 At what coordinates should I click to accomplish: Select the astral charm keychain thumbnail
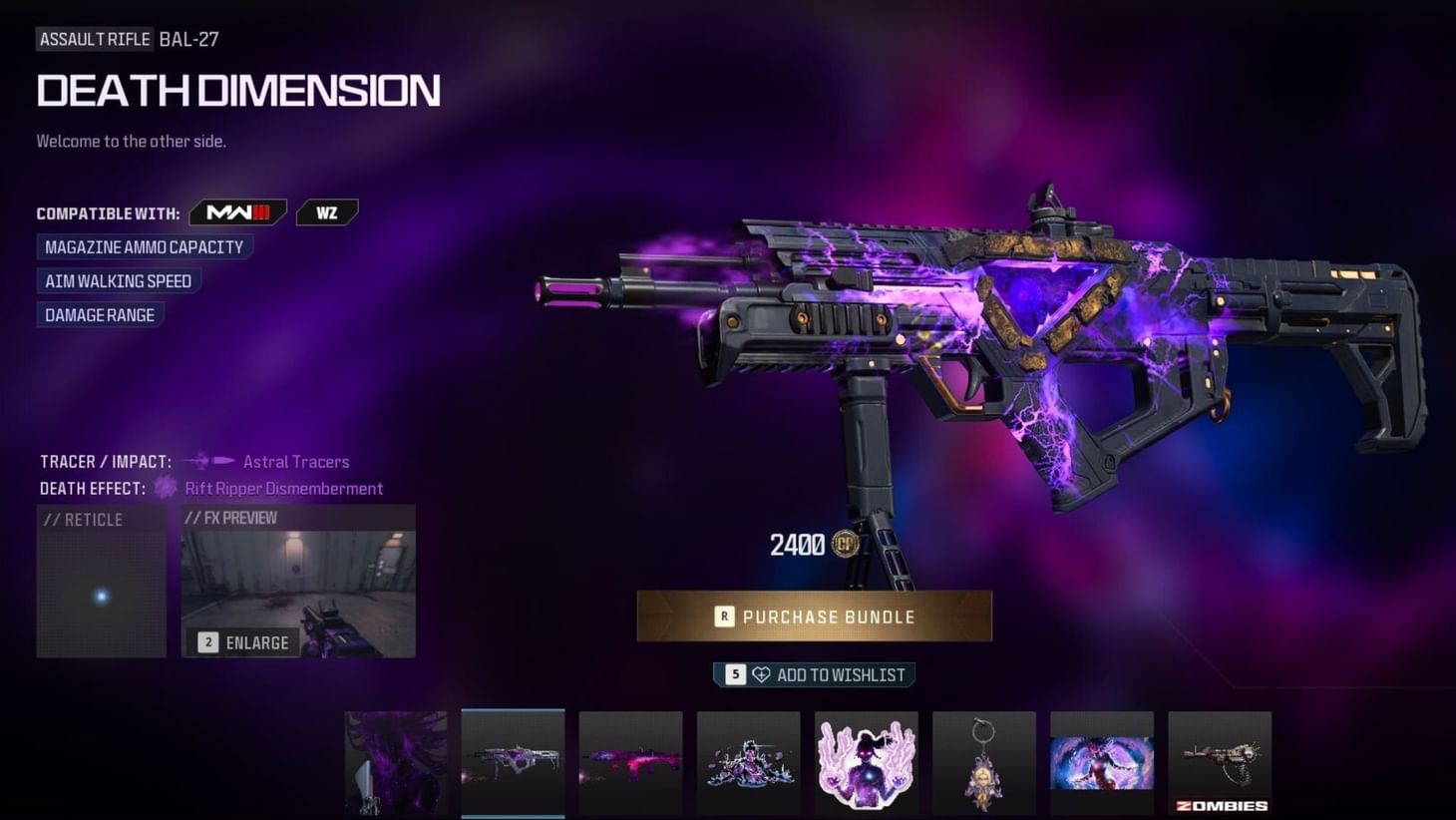point(983,763)
